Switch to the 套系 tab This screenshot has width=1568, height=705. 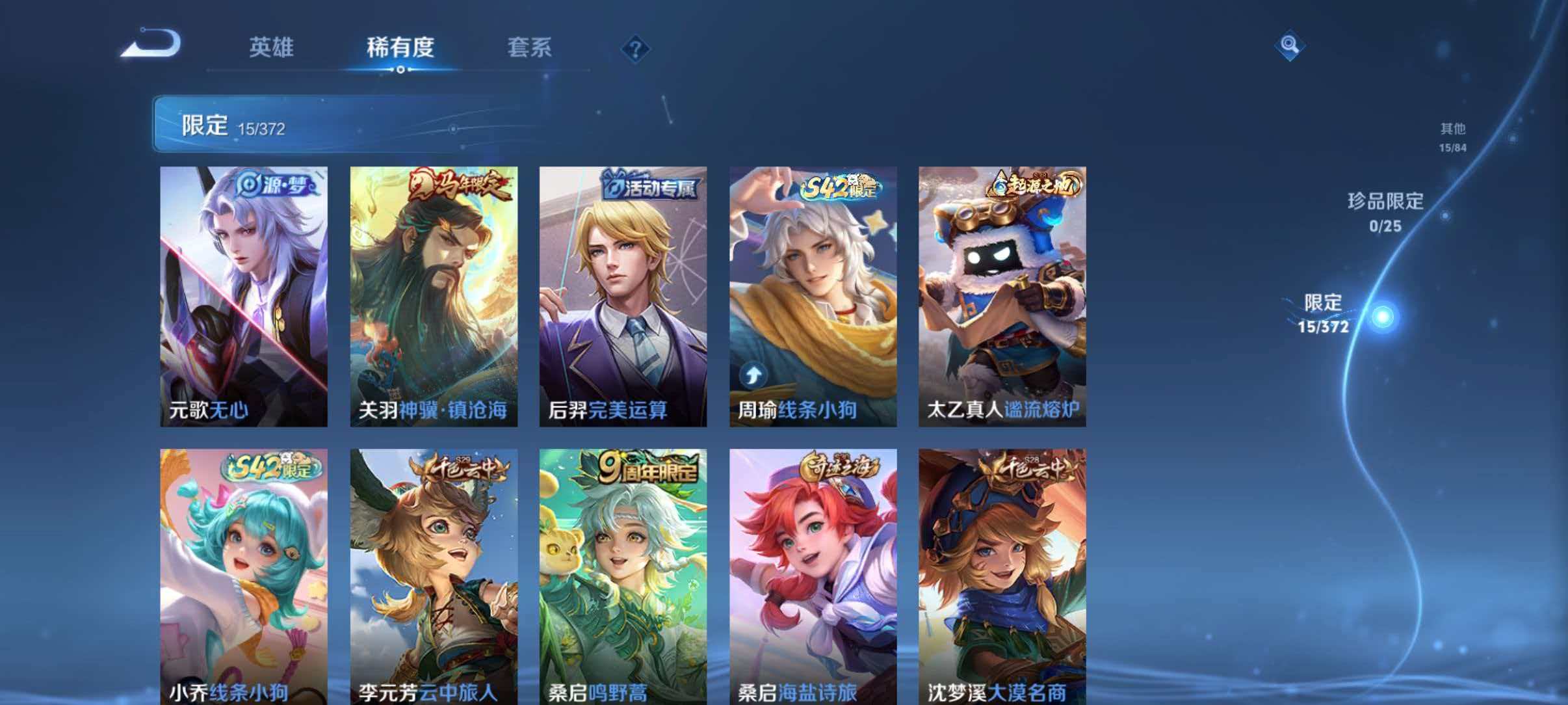click(530, 47)
